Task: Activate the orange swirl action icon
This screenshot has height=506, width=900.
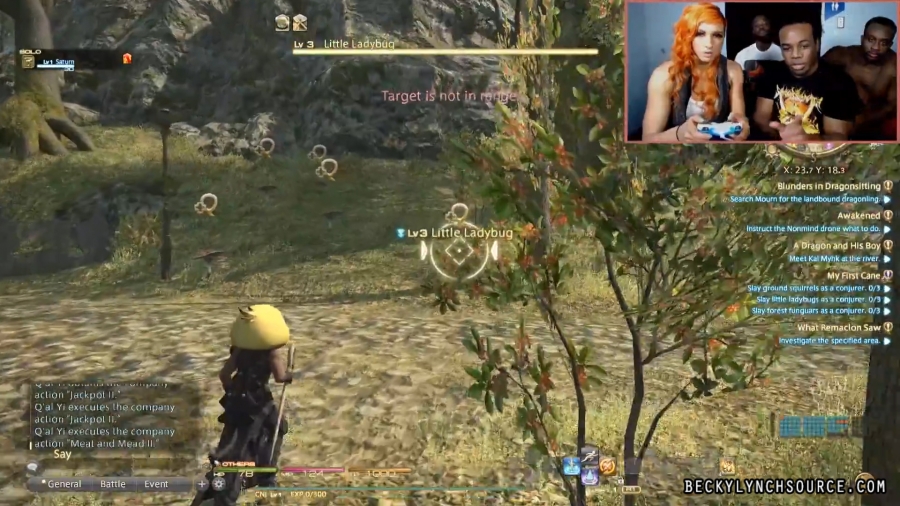Action: pyautogui.click(x=607, y=466)
